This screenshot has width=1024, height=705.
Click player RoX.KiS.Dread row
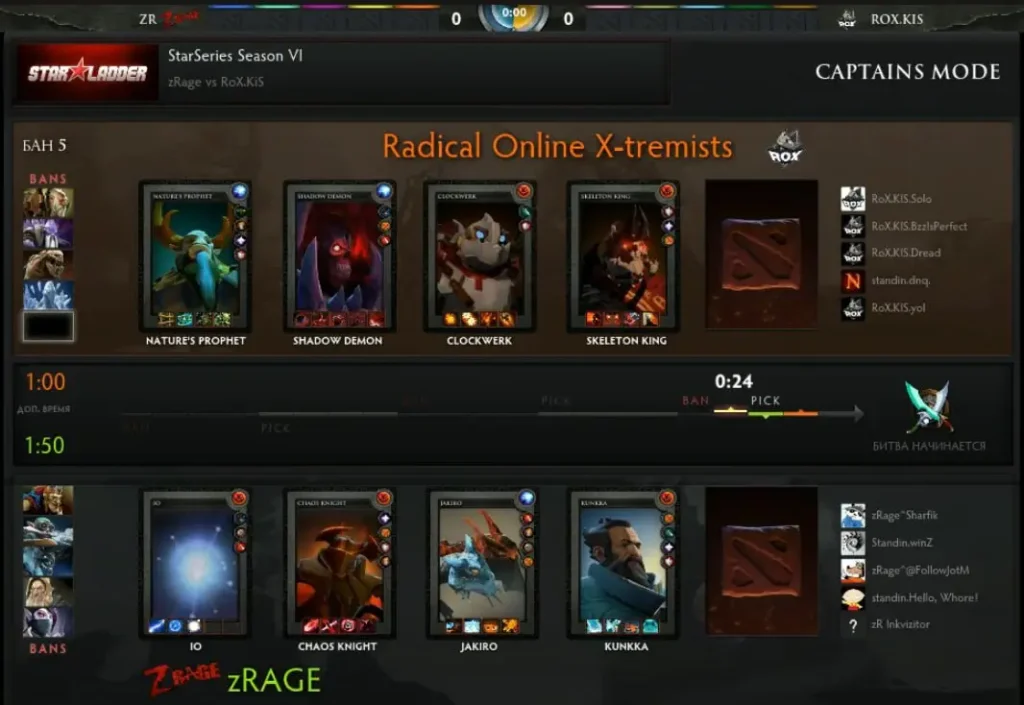pos(905,253)
